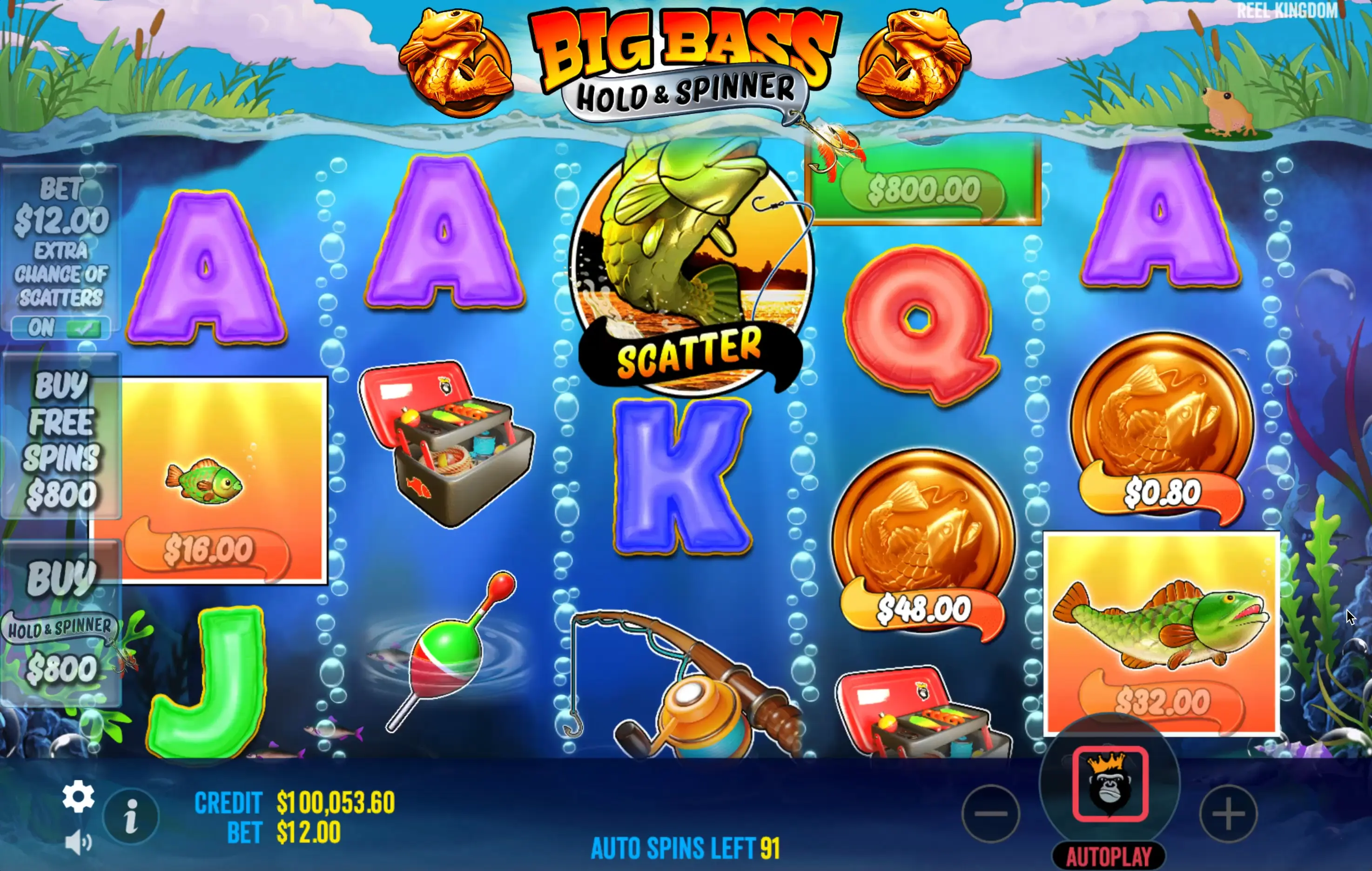Decrease the bet with the minus button

coord(990,813)
